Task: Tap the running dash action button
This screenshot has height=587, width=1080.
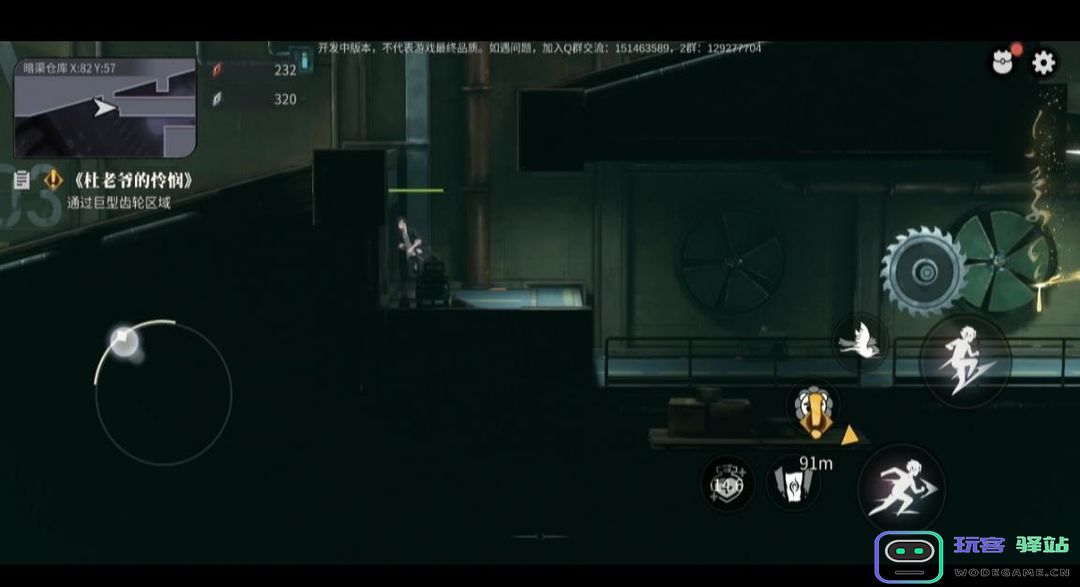Action: 901,489
